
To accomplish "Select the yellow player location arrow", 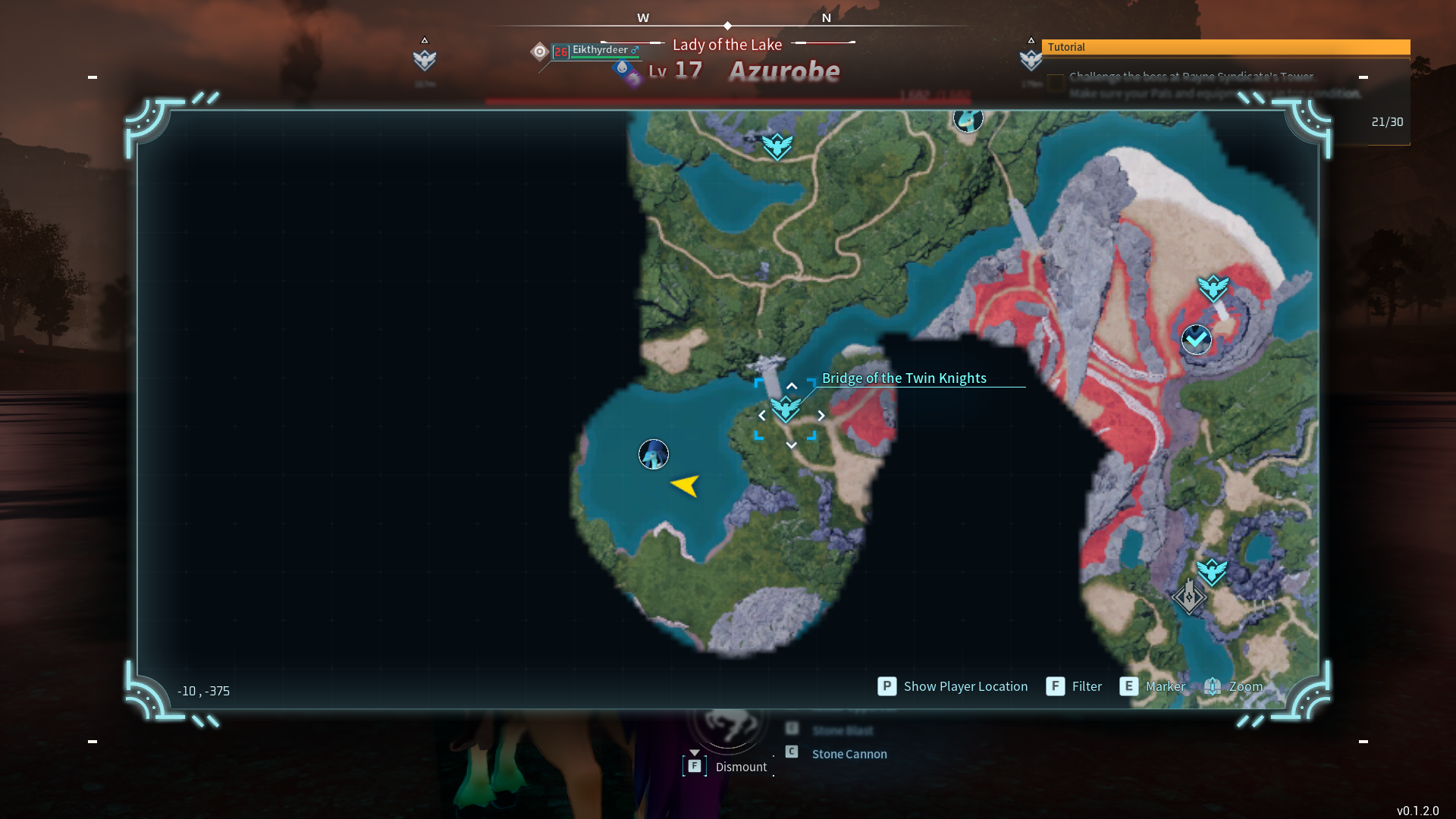I will (686, 485).
